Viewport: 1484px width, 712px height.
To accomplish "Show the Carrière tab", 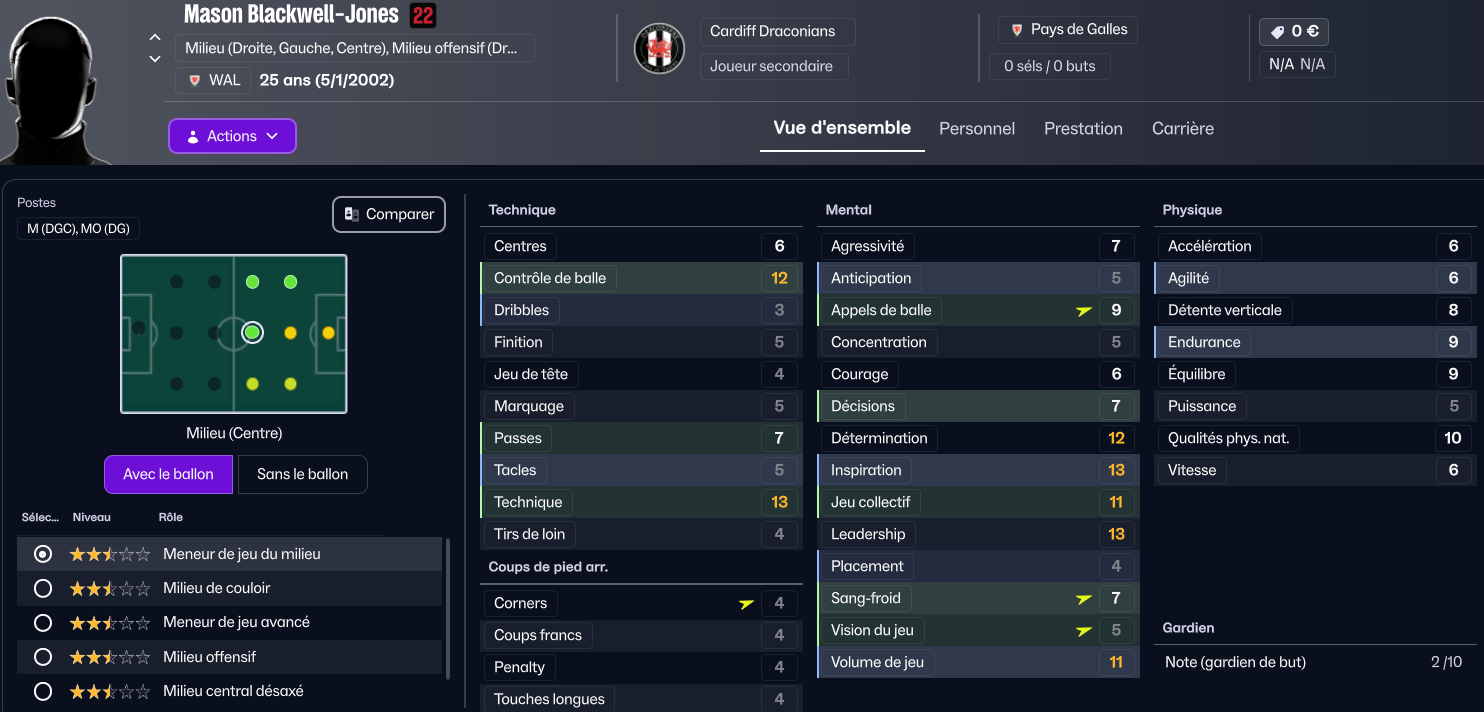I will pos(1182,129).
